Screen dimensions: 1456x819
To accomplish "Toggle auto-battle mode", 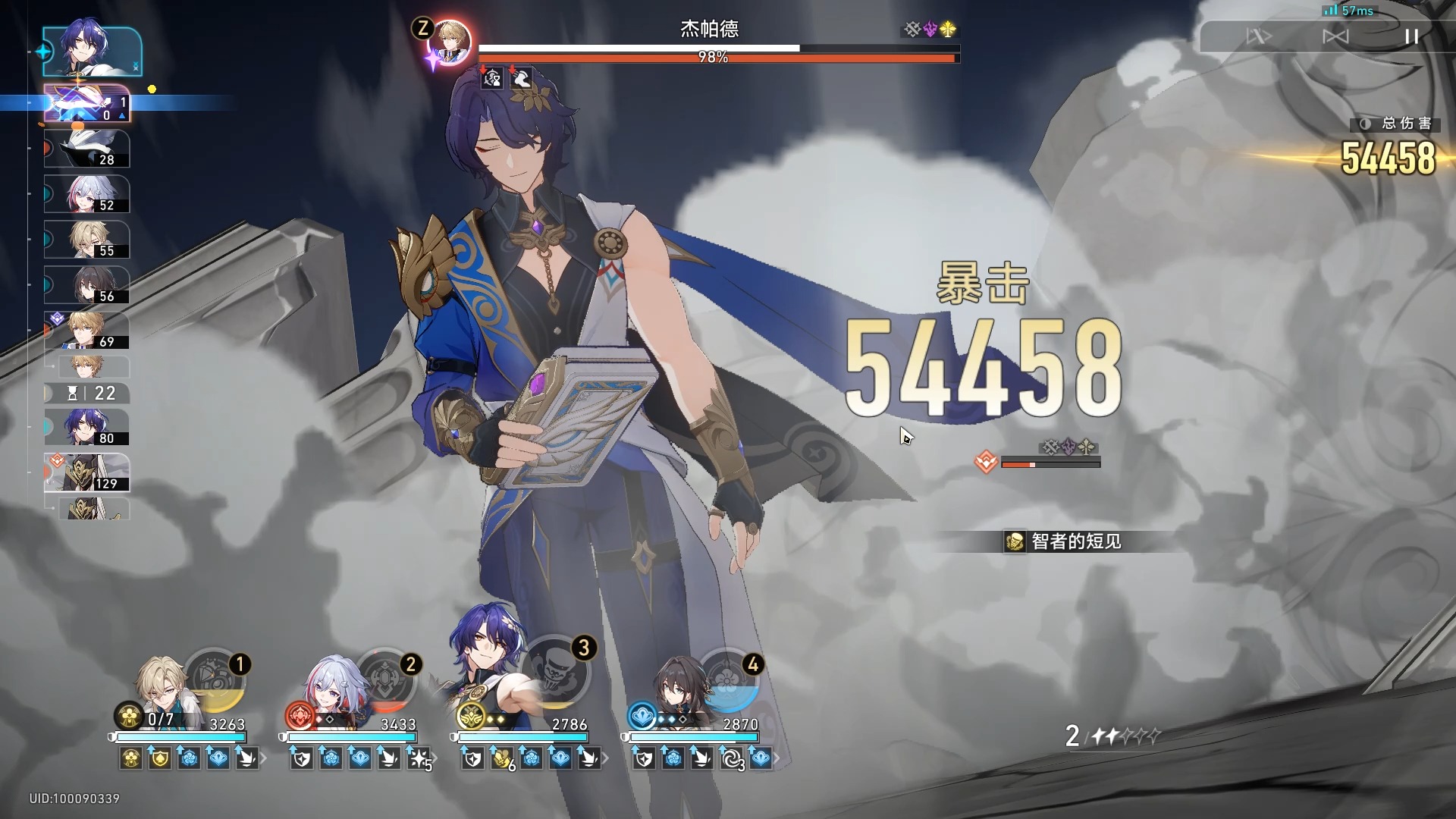I will coord(1335,36).
